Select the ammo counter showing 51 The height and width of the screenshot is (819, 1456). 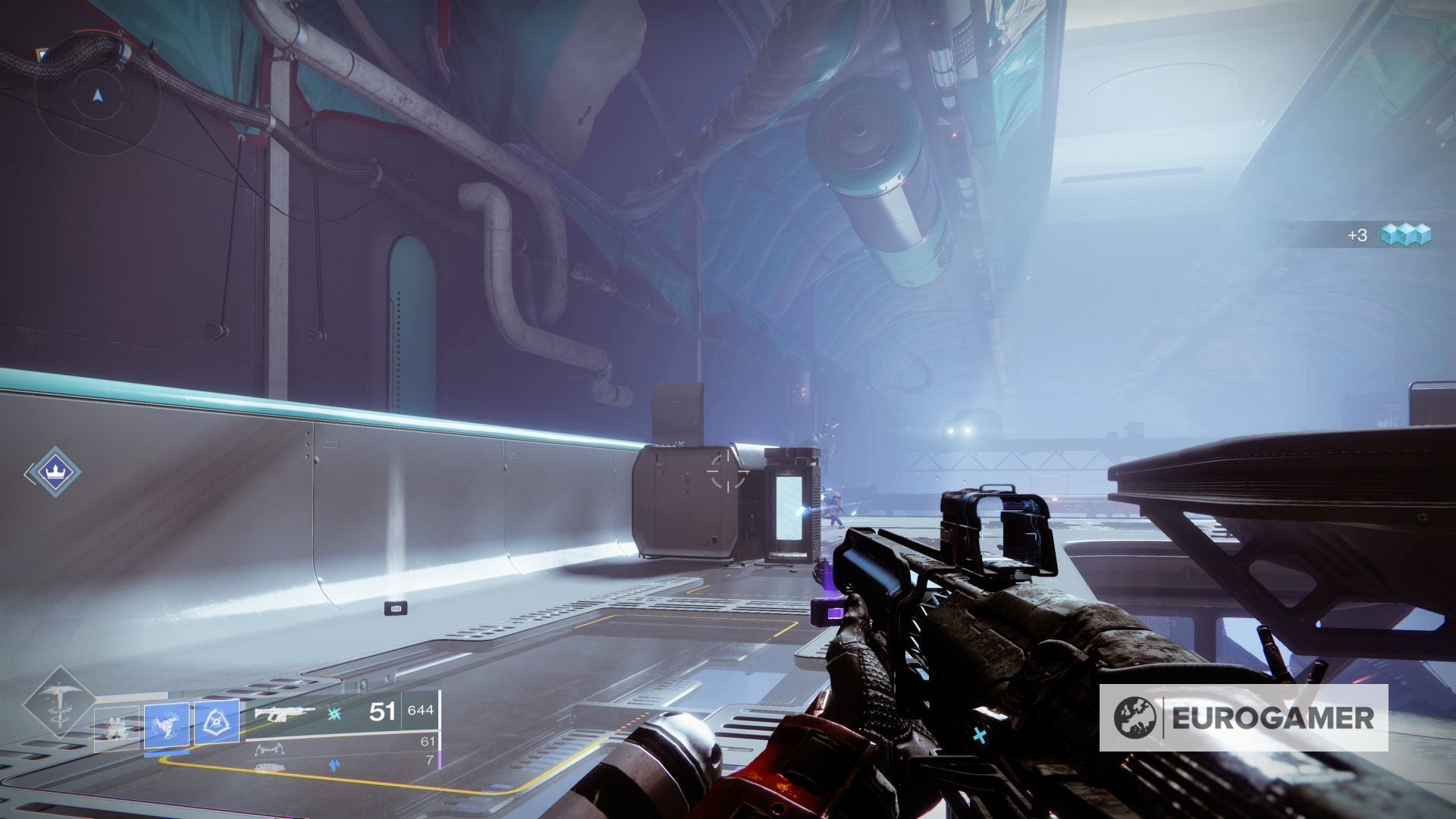point(381,713)
